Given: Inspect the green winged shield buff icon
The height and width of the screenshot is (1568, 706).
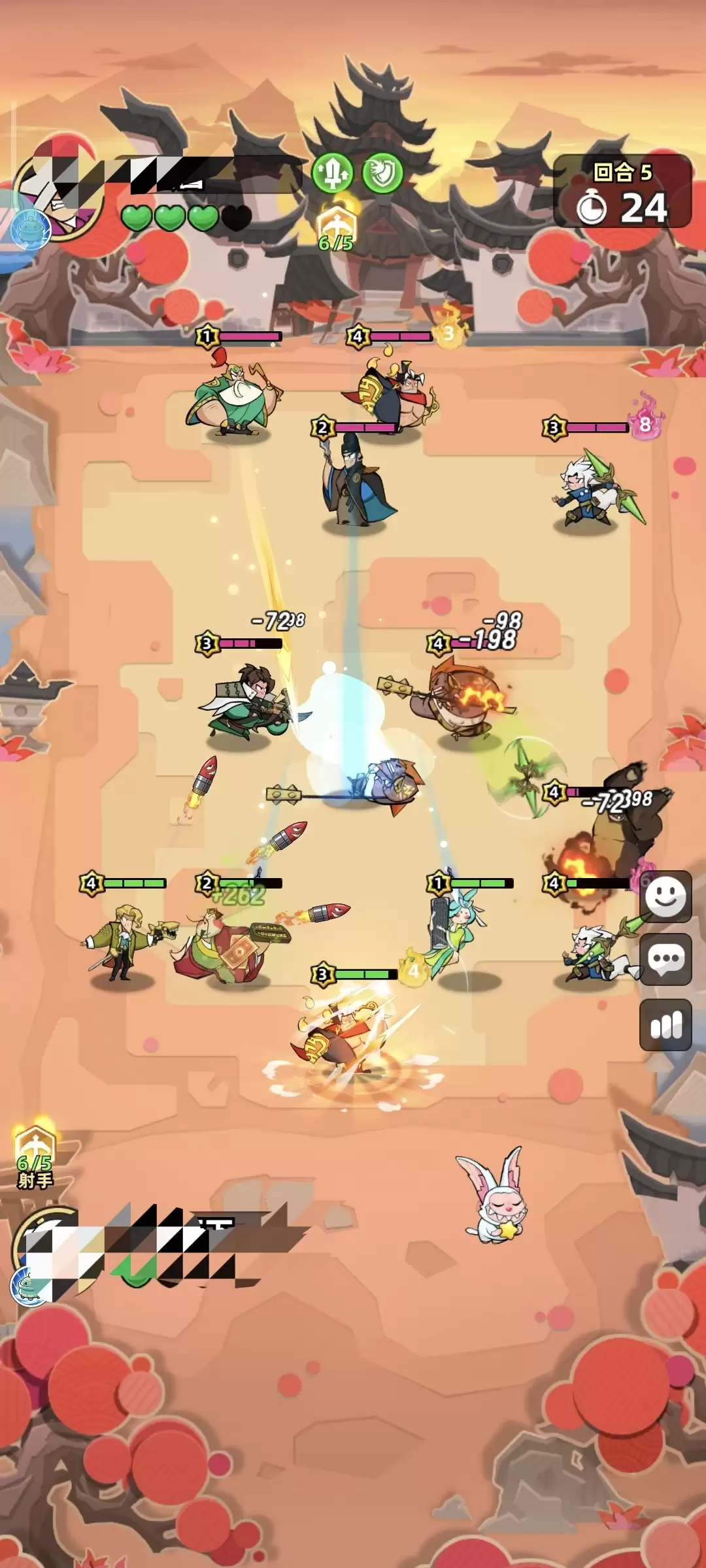Looking at the screenshot, I should coord(382,173).
